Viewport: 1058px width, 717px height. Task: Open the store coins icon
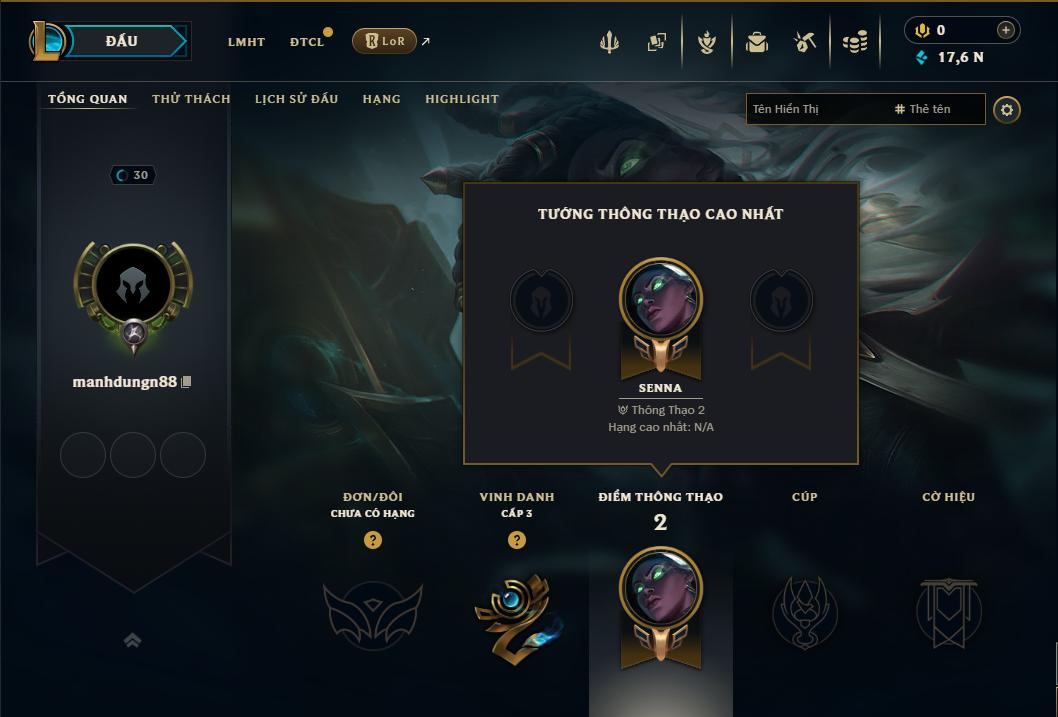[854, 42]
